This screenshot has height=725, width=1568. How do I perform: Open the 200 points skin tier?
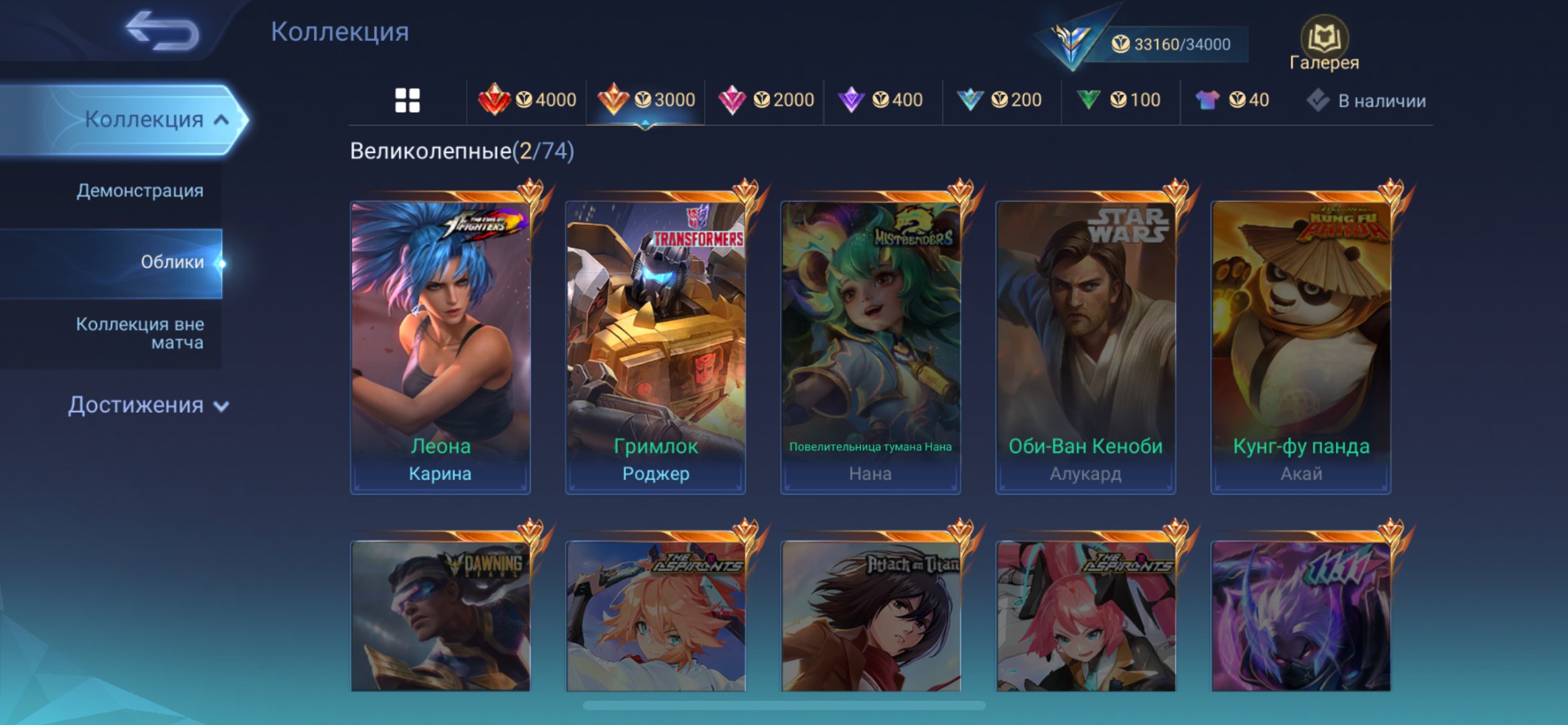[x=1000, y=100]
